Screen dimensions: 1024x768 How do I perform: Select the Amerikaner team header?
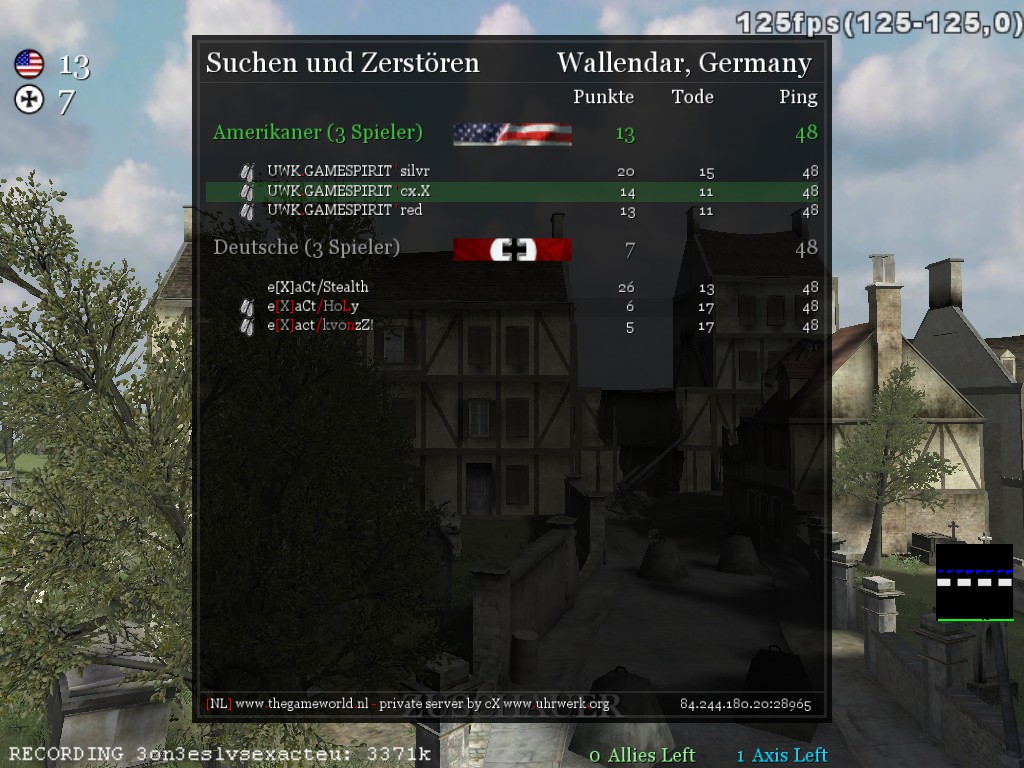click(x=318, y=133)
